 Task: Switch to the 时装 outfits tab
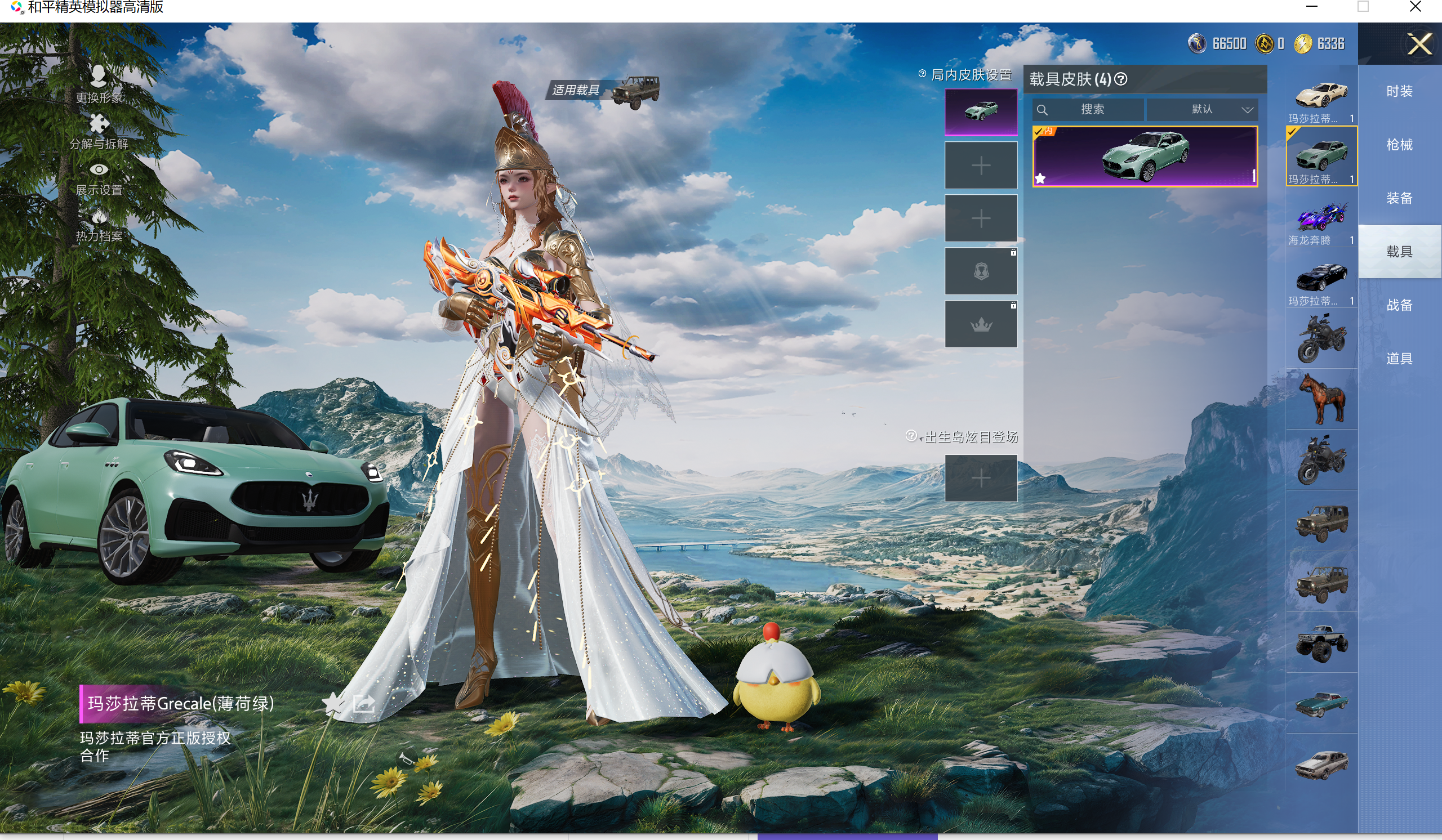point(1399,92)
